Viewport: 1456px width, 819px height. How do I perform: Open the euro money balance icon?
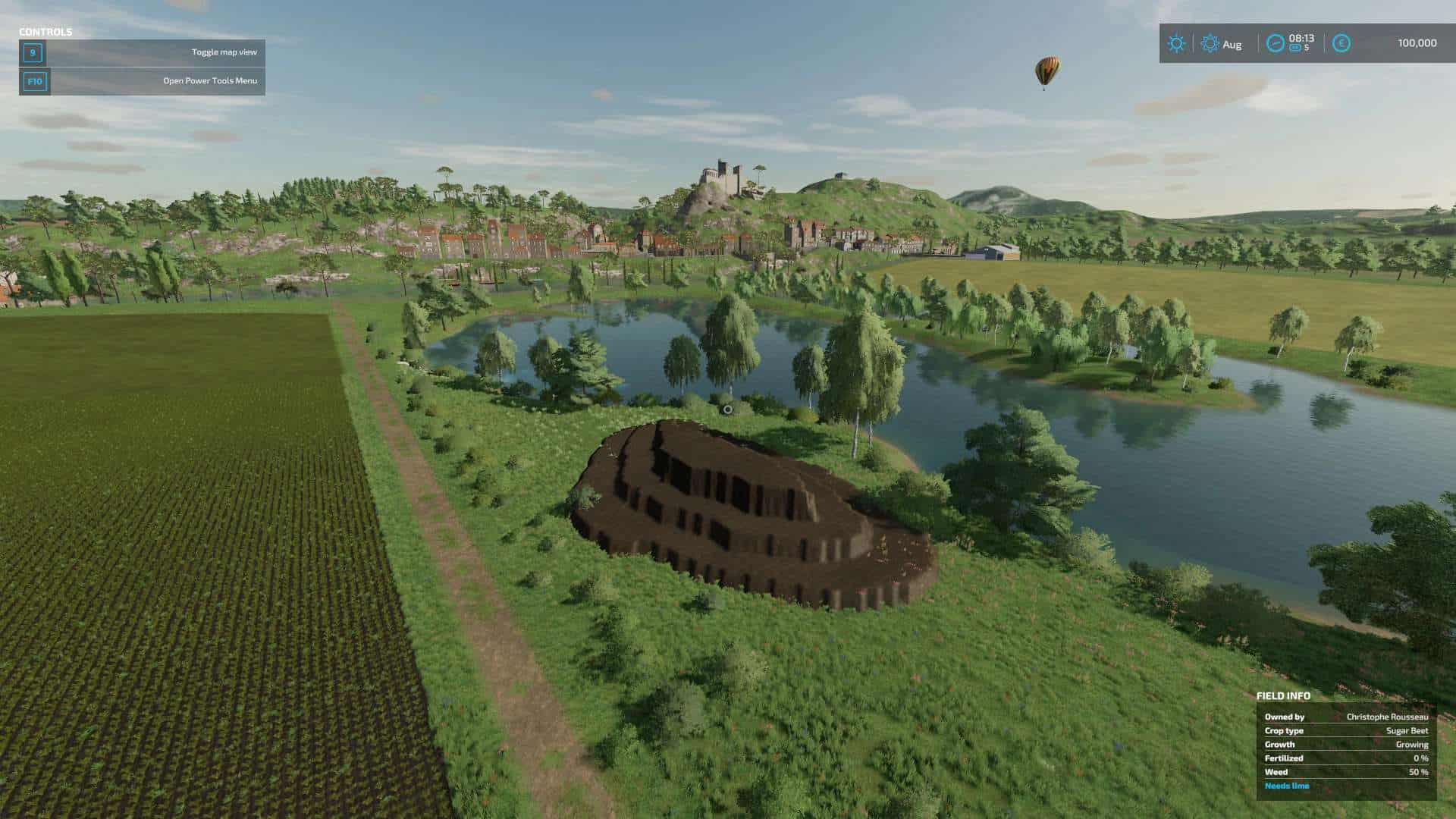(1341, 43)
